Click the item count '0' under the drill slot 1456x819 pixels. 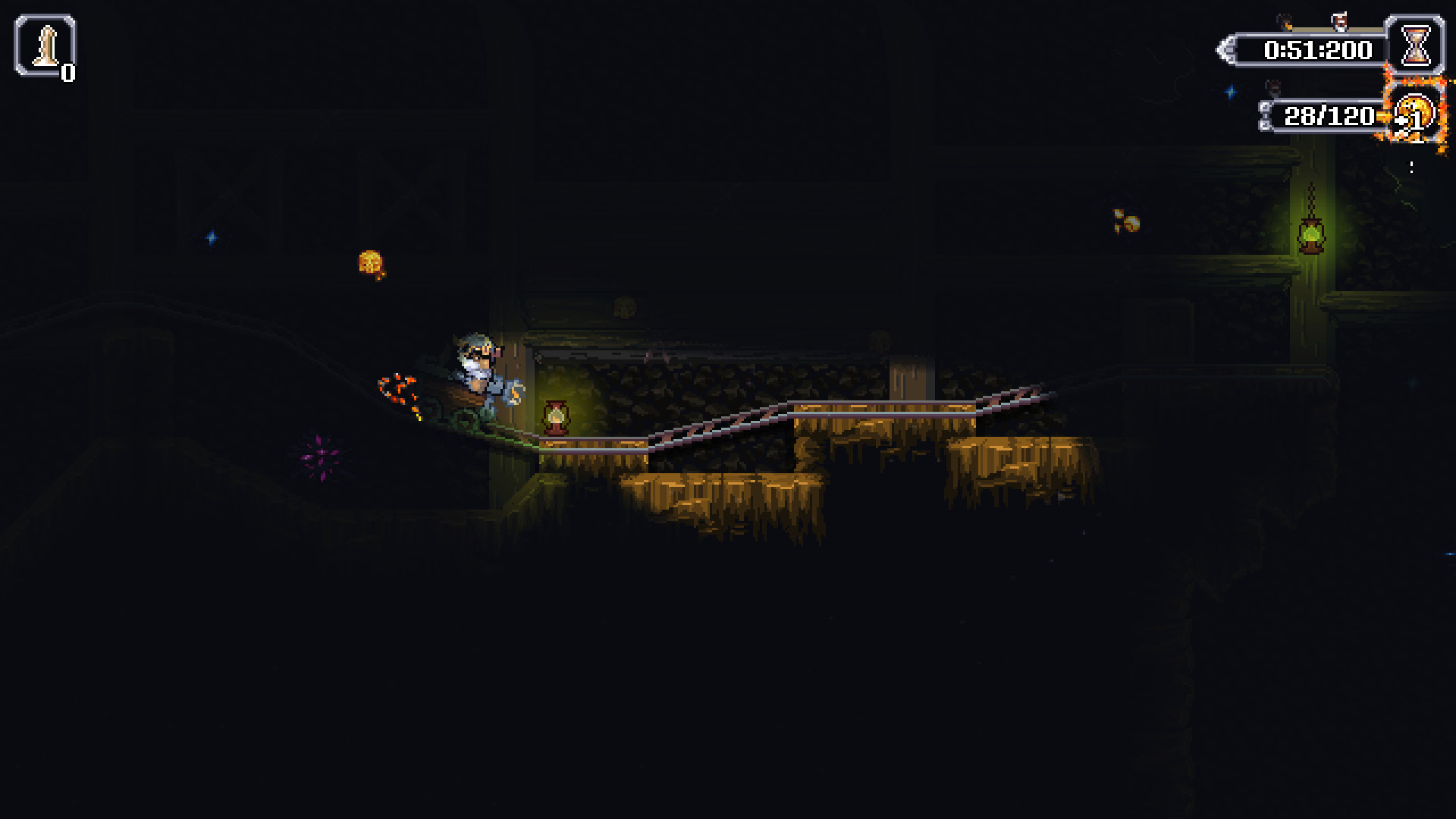point(69,74)
